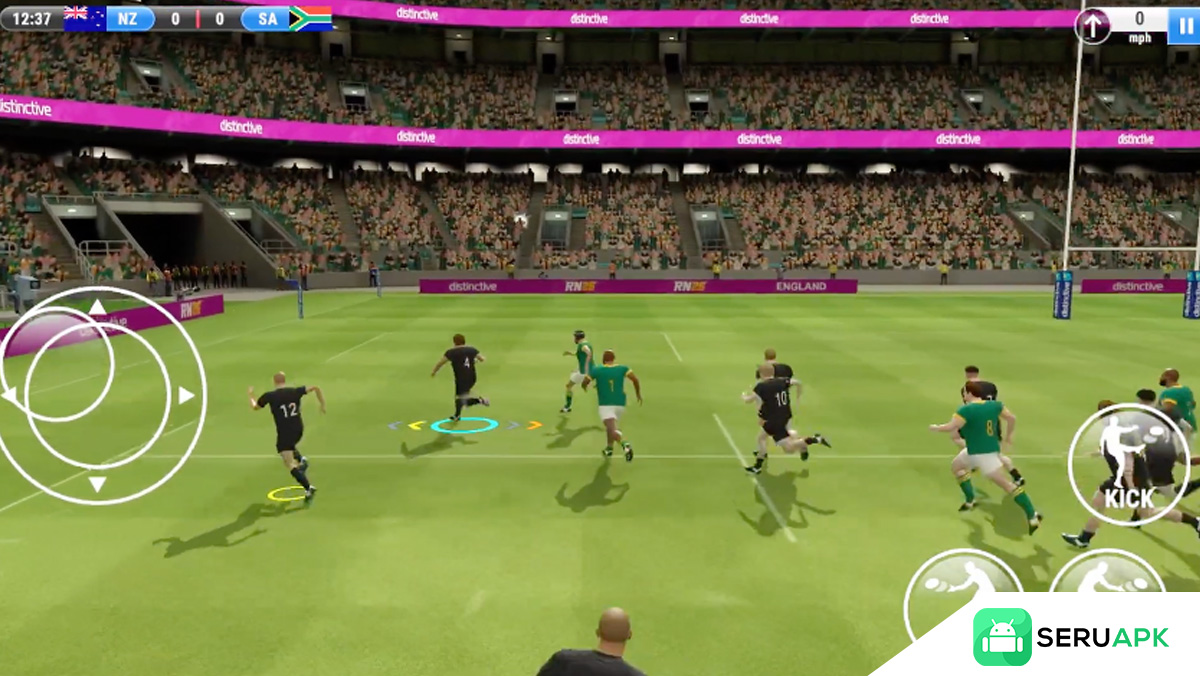
Task: Pause the match with the pause button
Action: pyautogui.click(x=1187, y=25)
